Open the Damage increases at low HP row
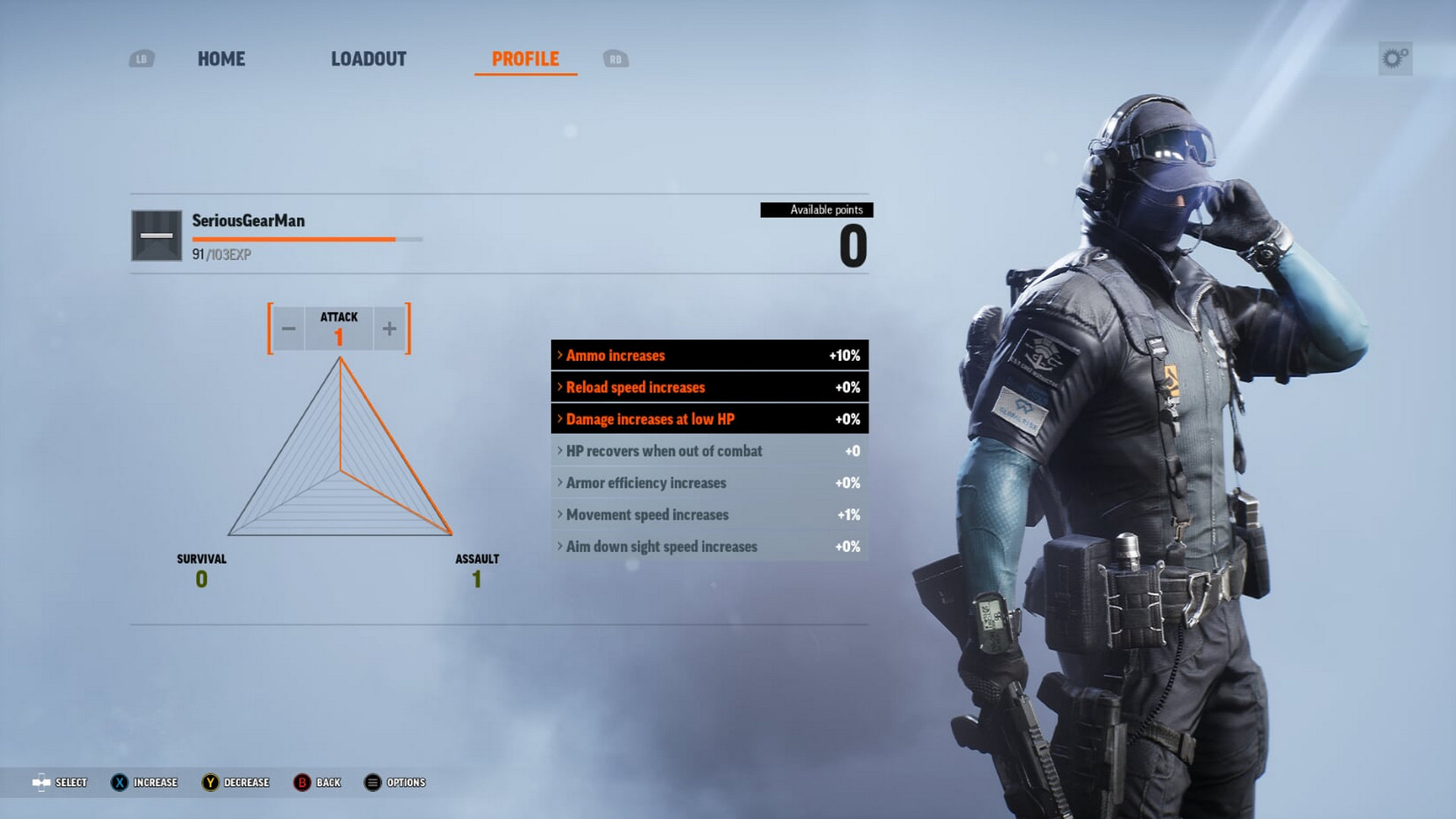1456x819 pixels. pos(709,419)
